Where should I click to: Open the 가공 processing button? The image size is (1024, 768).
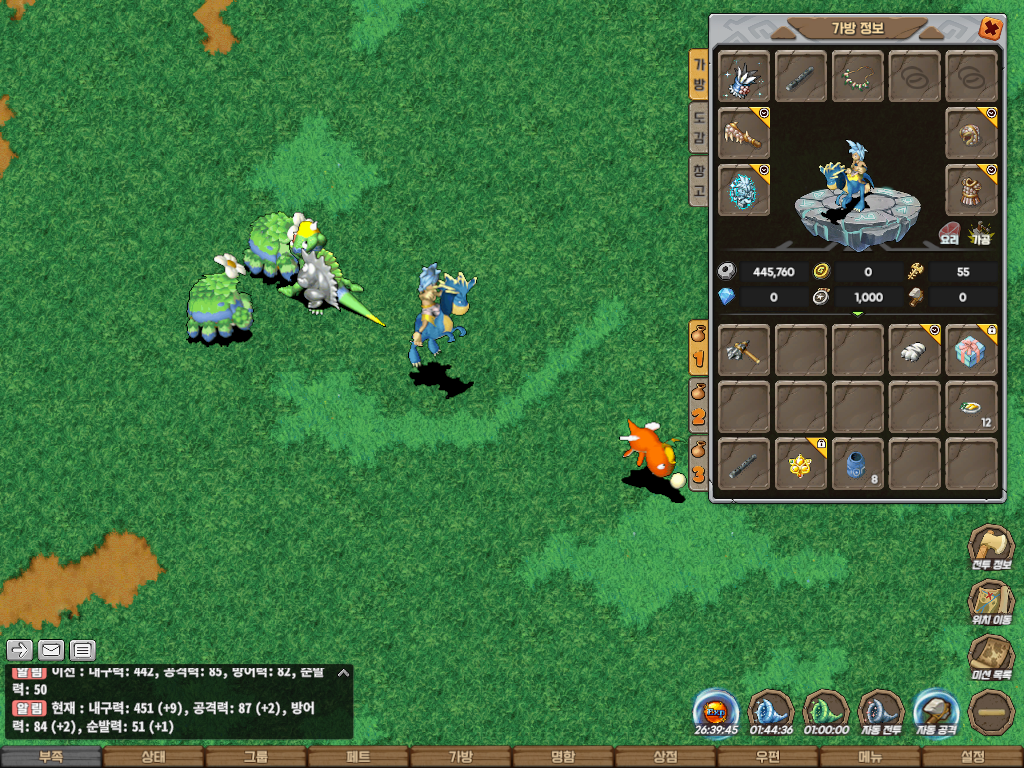pyautogui.click(x=980, y=235)
